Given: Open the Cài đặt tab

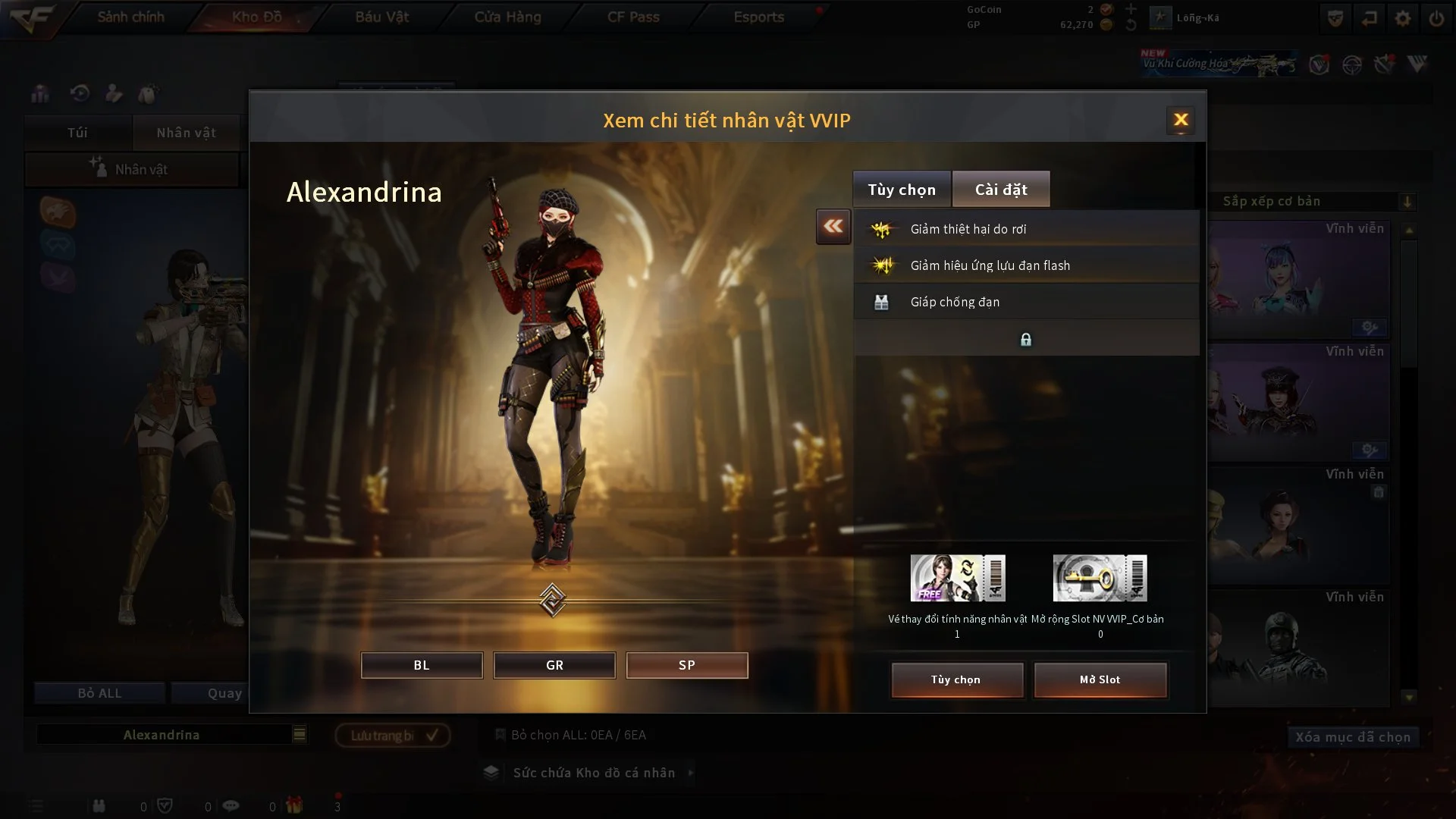Looking at the screenshot, I should [1001, 190].
